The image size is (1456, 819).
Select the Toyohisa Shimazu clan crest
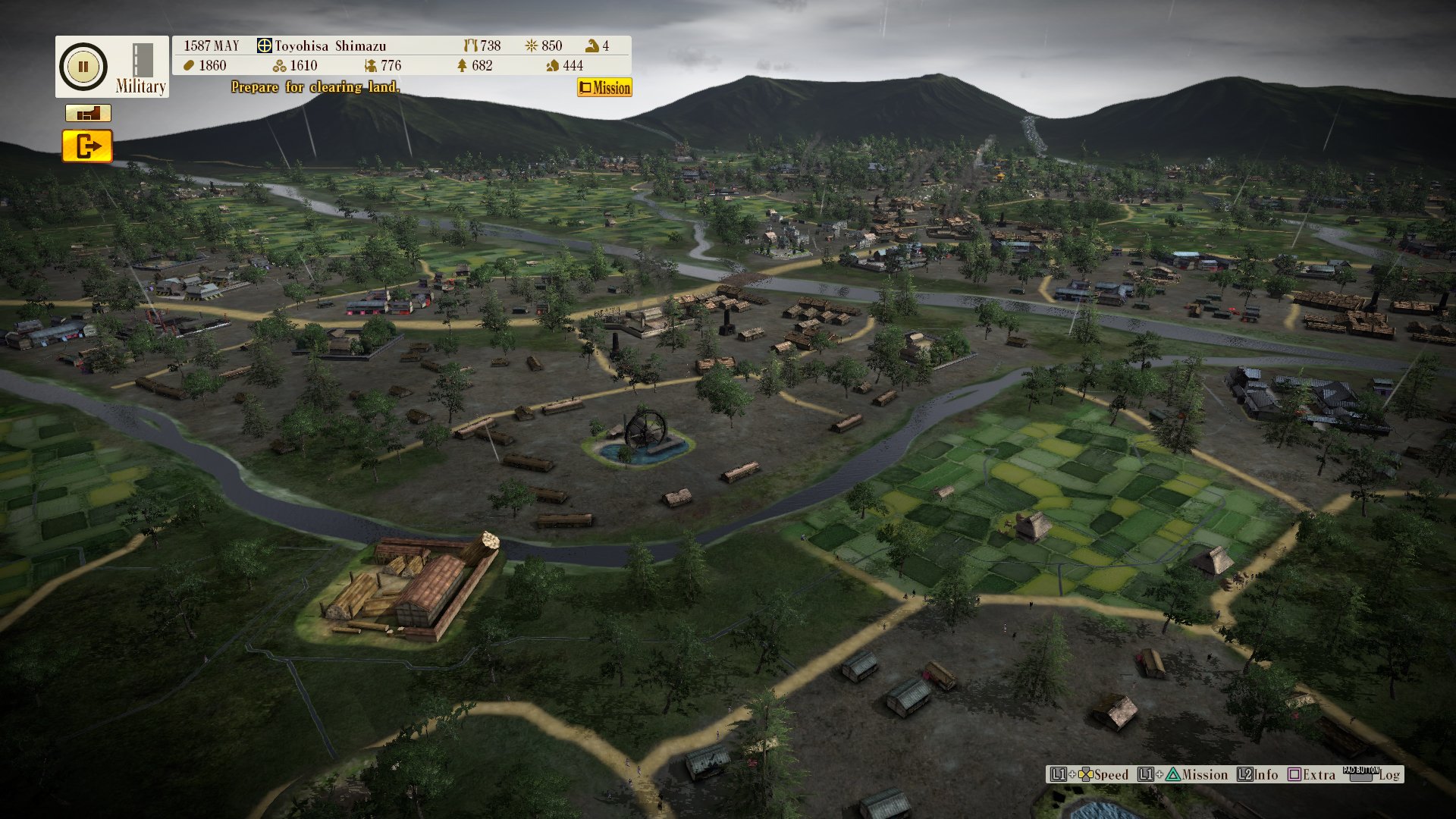point(264,45)
